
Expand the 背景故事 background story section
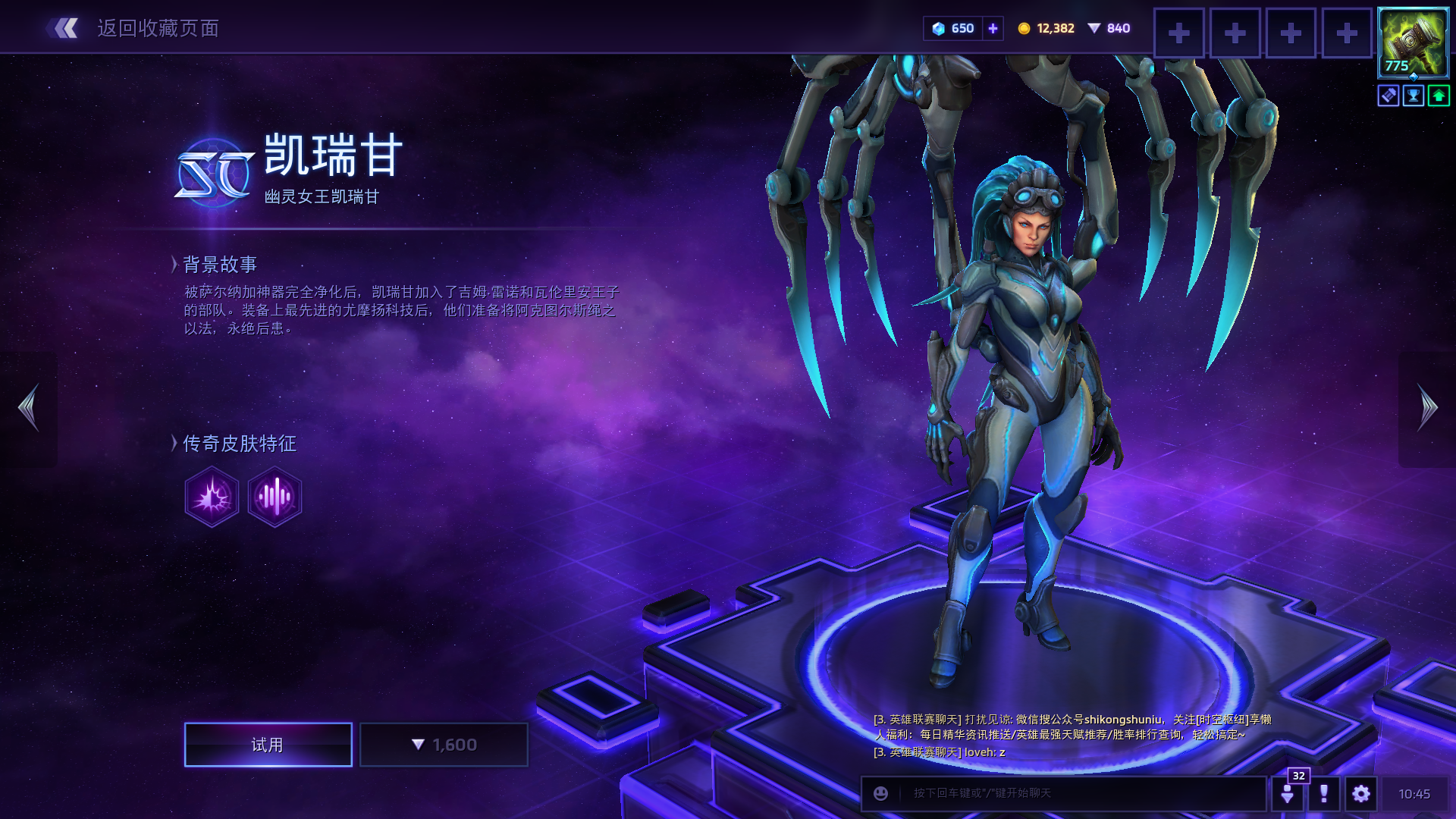pos(219,264)
